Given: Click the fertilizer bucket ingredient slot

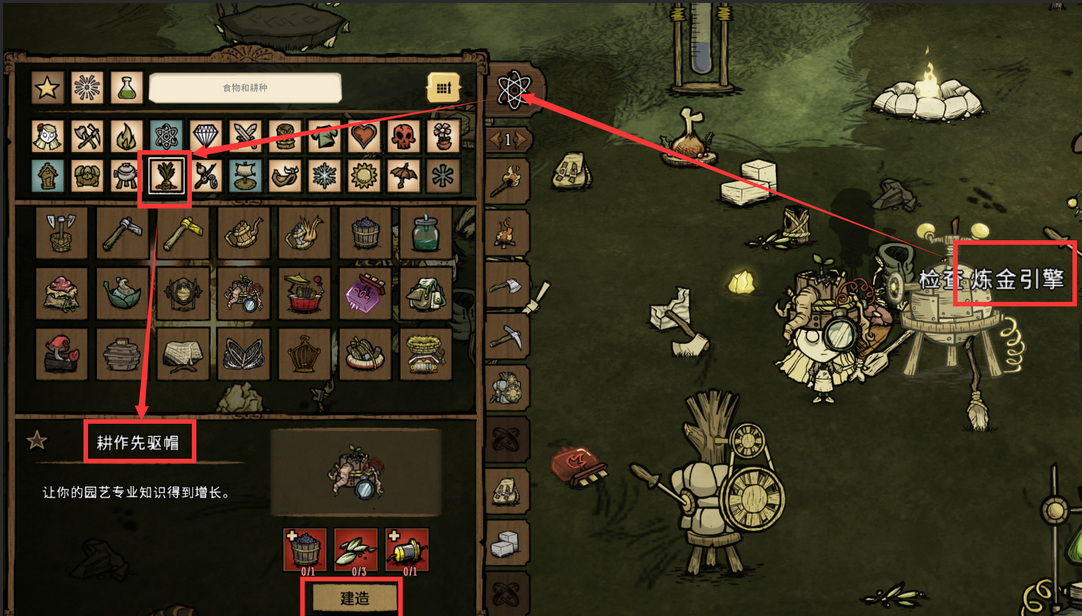Looking at the screenshot, I should [304, 548].
